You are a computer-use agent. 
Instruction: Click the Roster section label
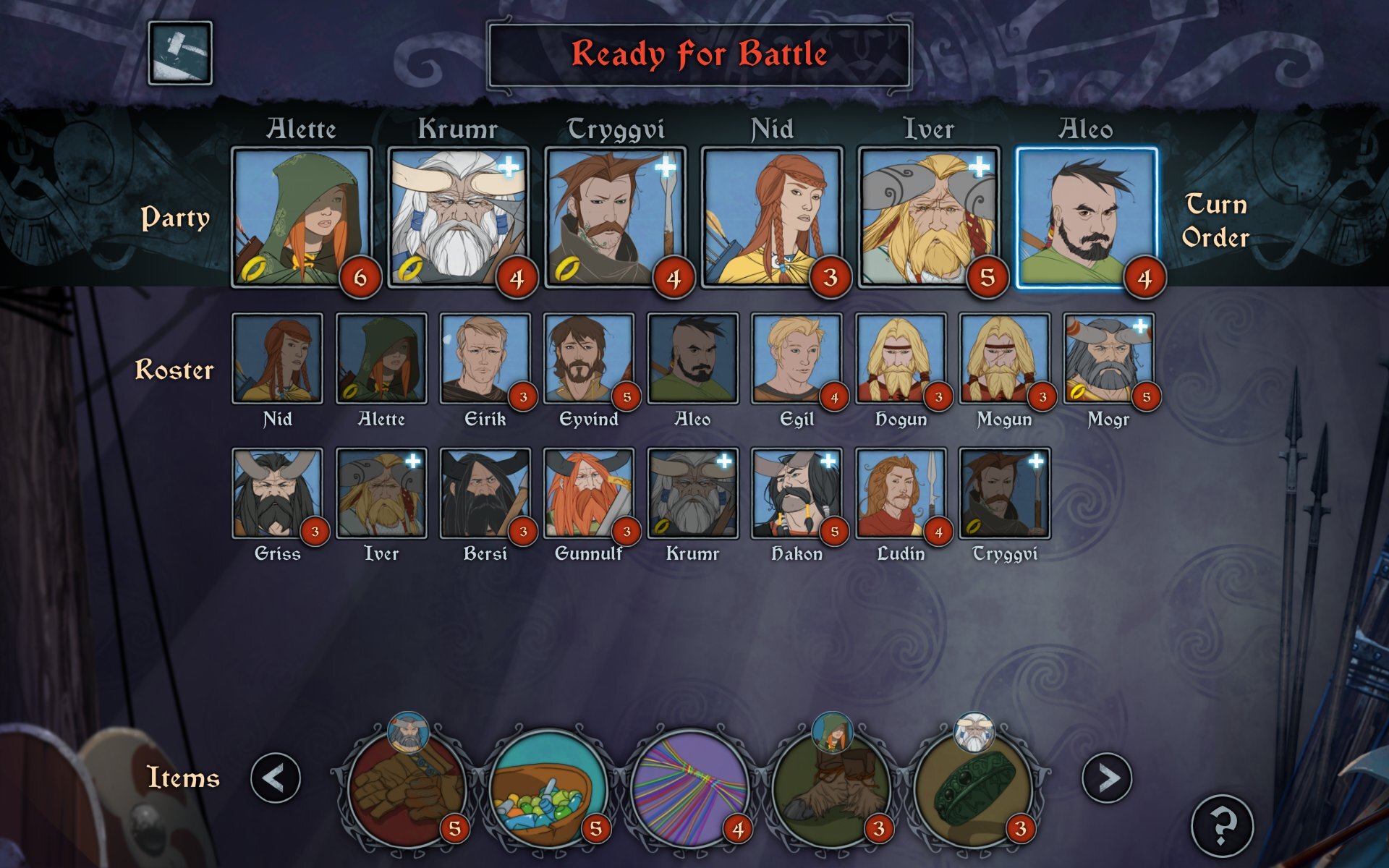[x=174, y=370]
